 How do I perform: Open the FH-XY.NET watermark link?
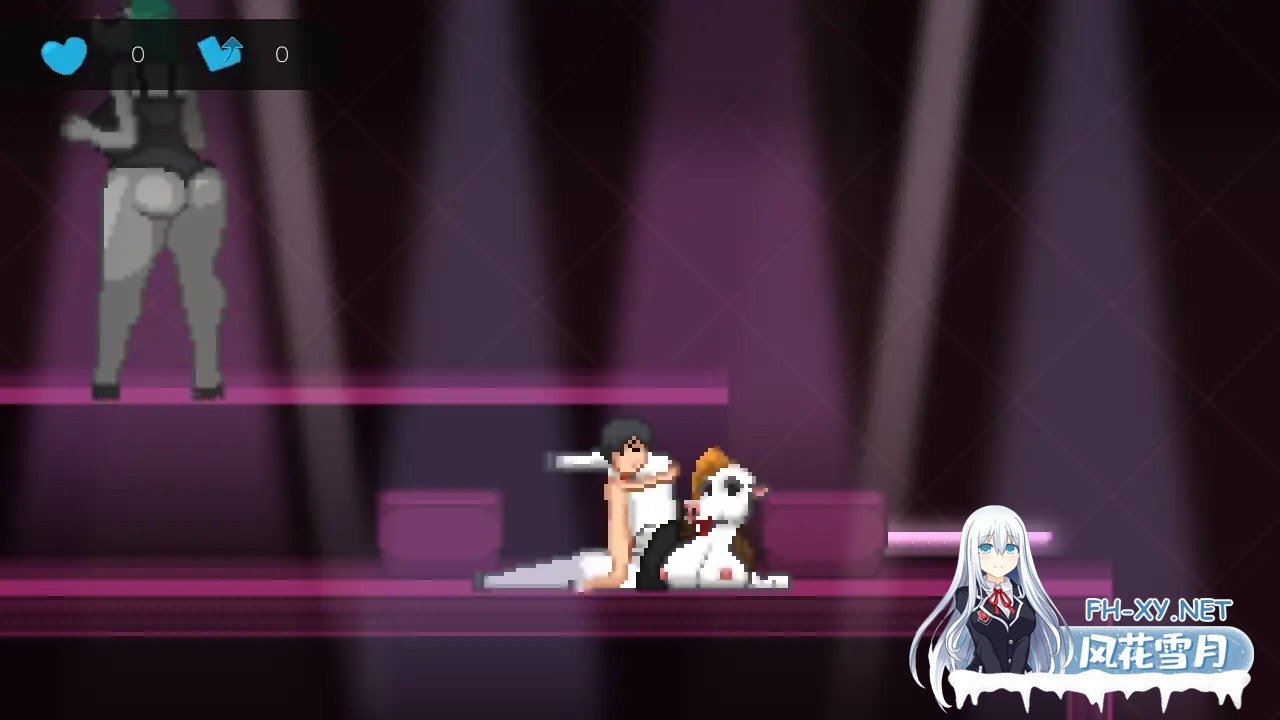pos(1158,609)
